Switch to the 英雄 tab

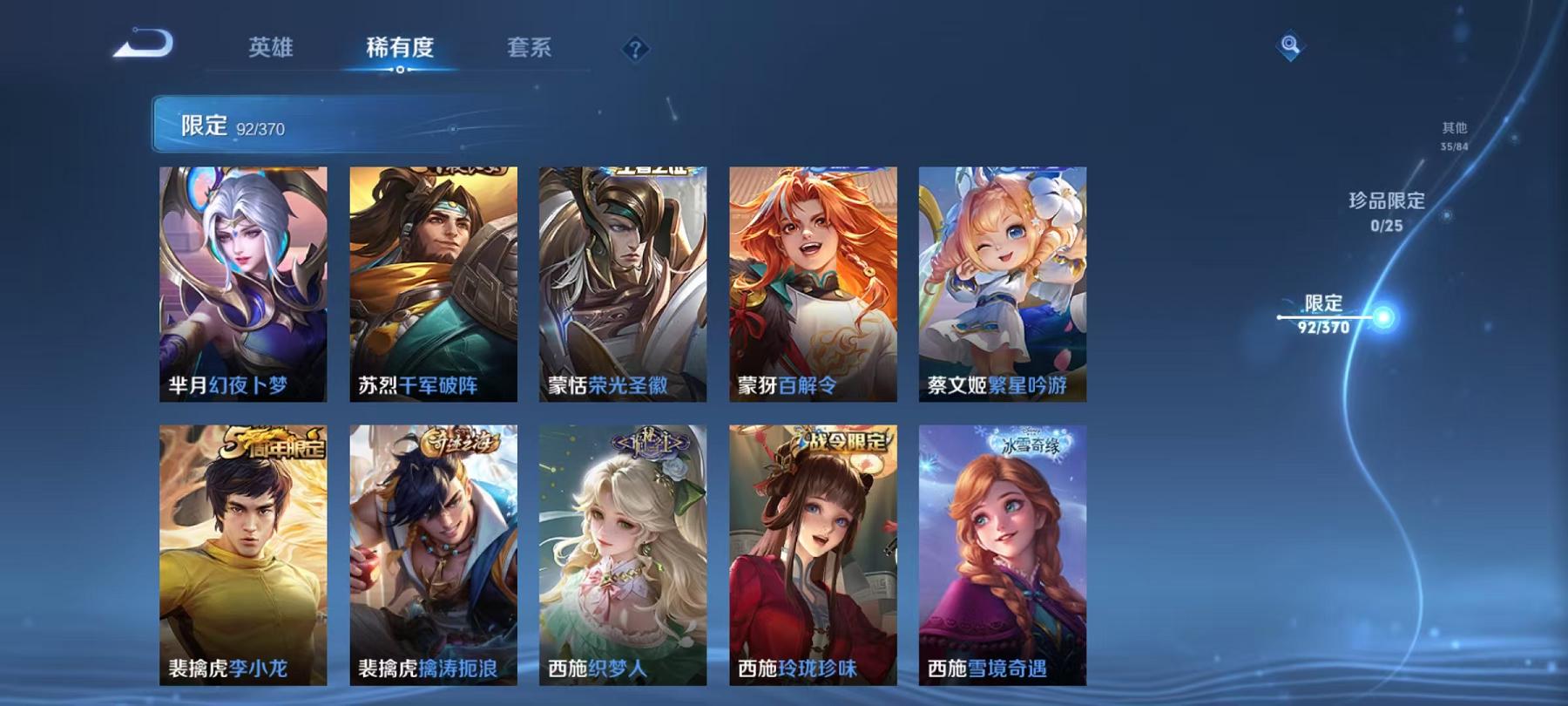click(271, 50)
